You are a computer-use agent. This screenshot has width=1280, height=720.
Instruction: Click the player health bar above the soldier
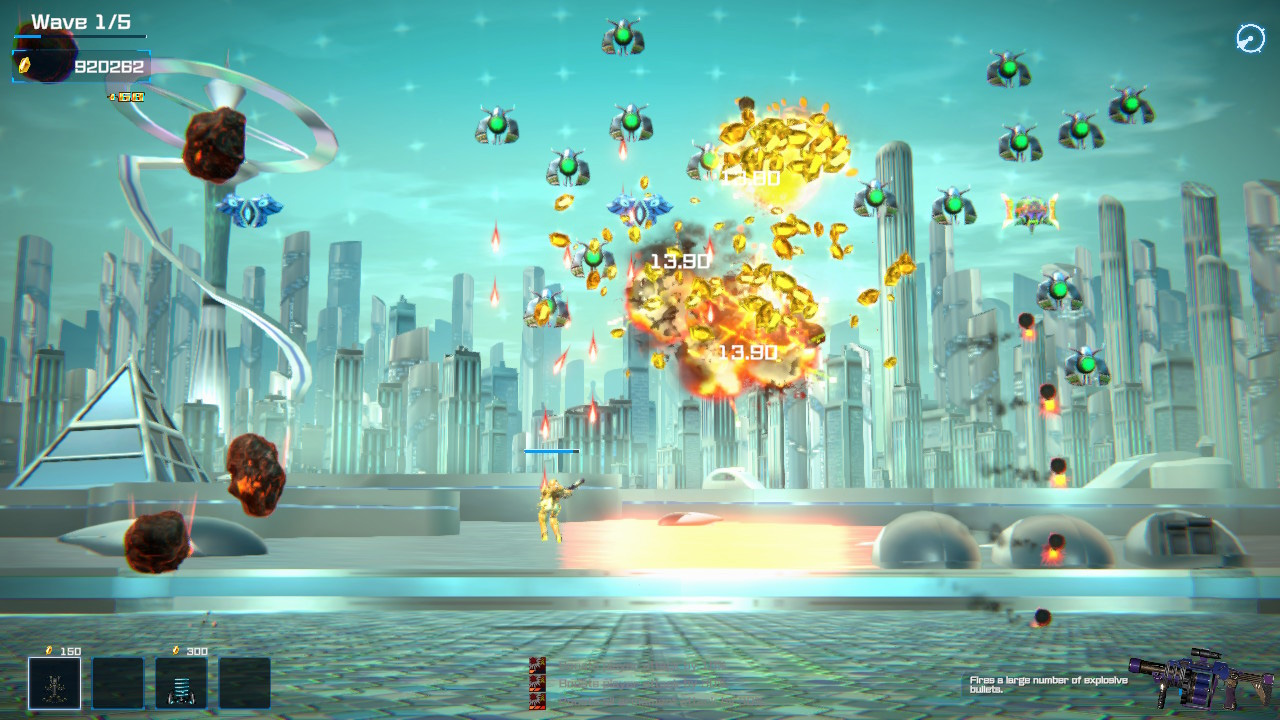550,452
